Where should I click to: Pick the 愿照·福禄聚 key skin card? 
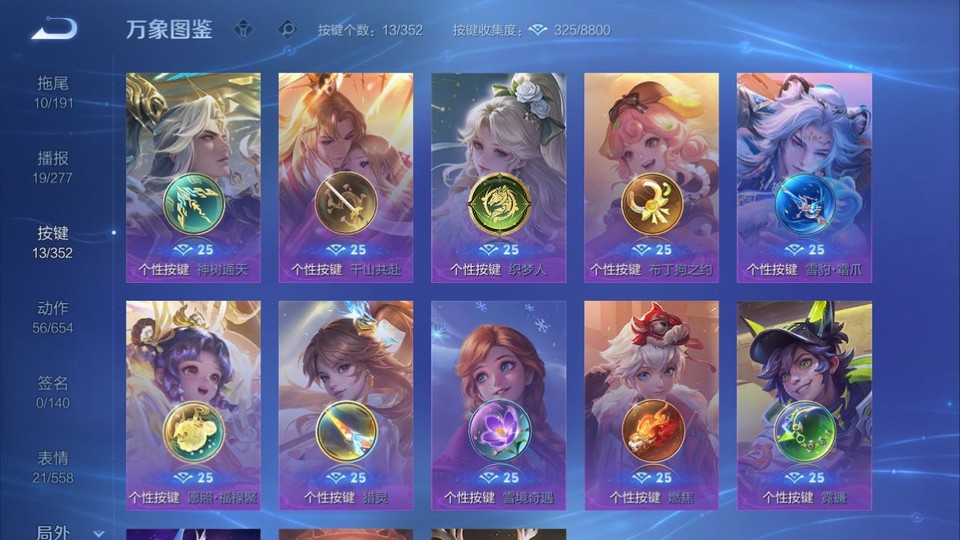point(193,405)
